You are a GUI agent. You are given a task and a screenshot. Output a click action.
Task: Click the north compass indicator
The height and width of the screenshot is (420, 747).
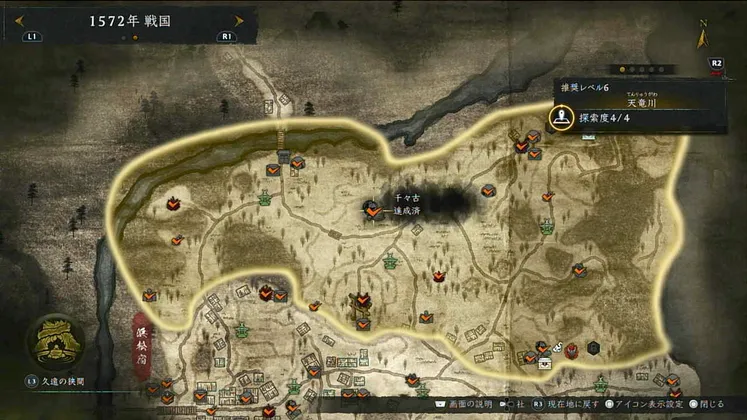tap(704, 36)
